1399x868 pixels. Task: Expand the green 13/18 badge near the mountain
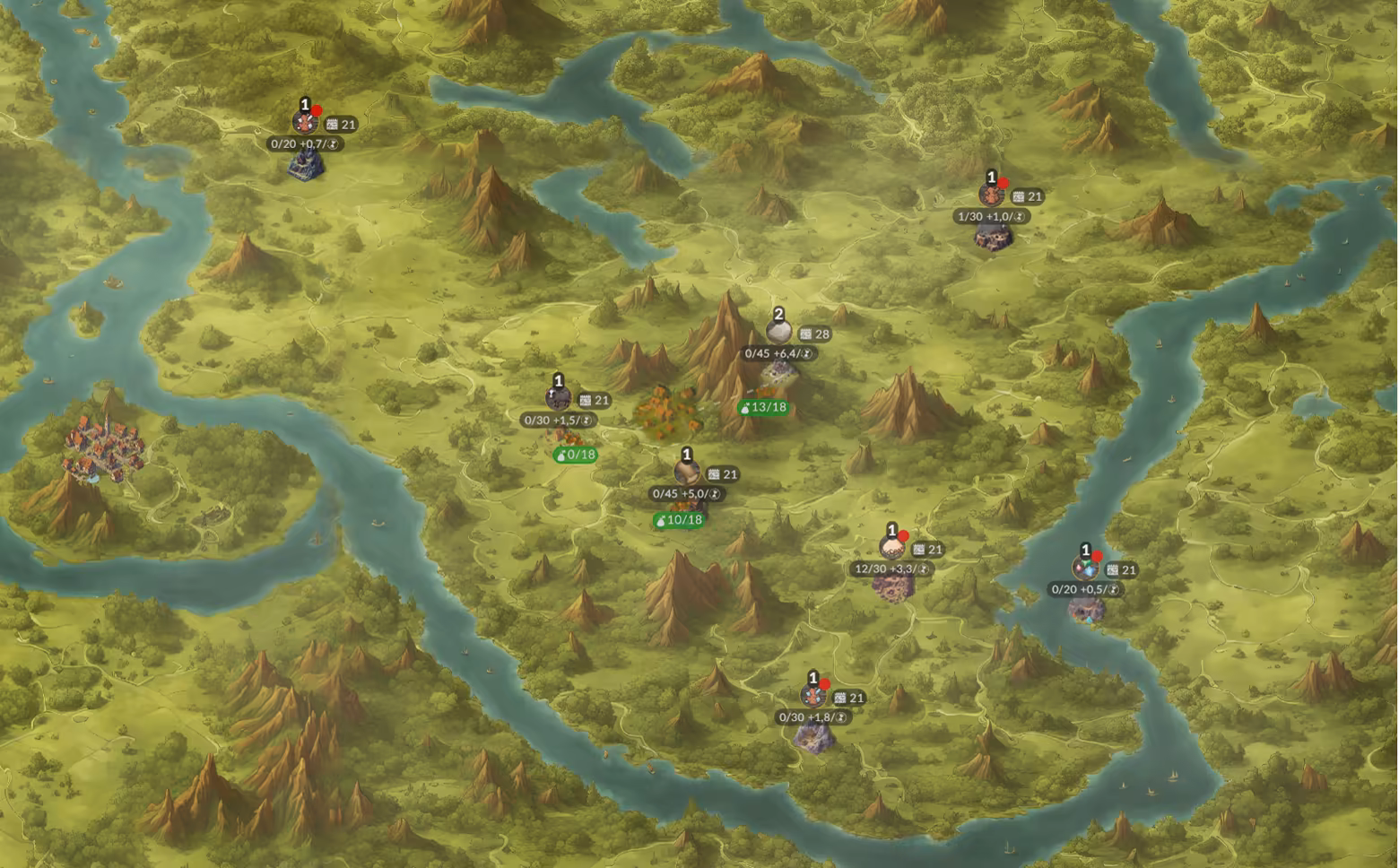[x=763, y=405]
